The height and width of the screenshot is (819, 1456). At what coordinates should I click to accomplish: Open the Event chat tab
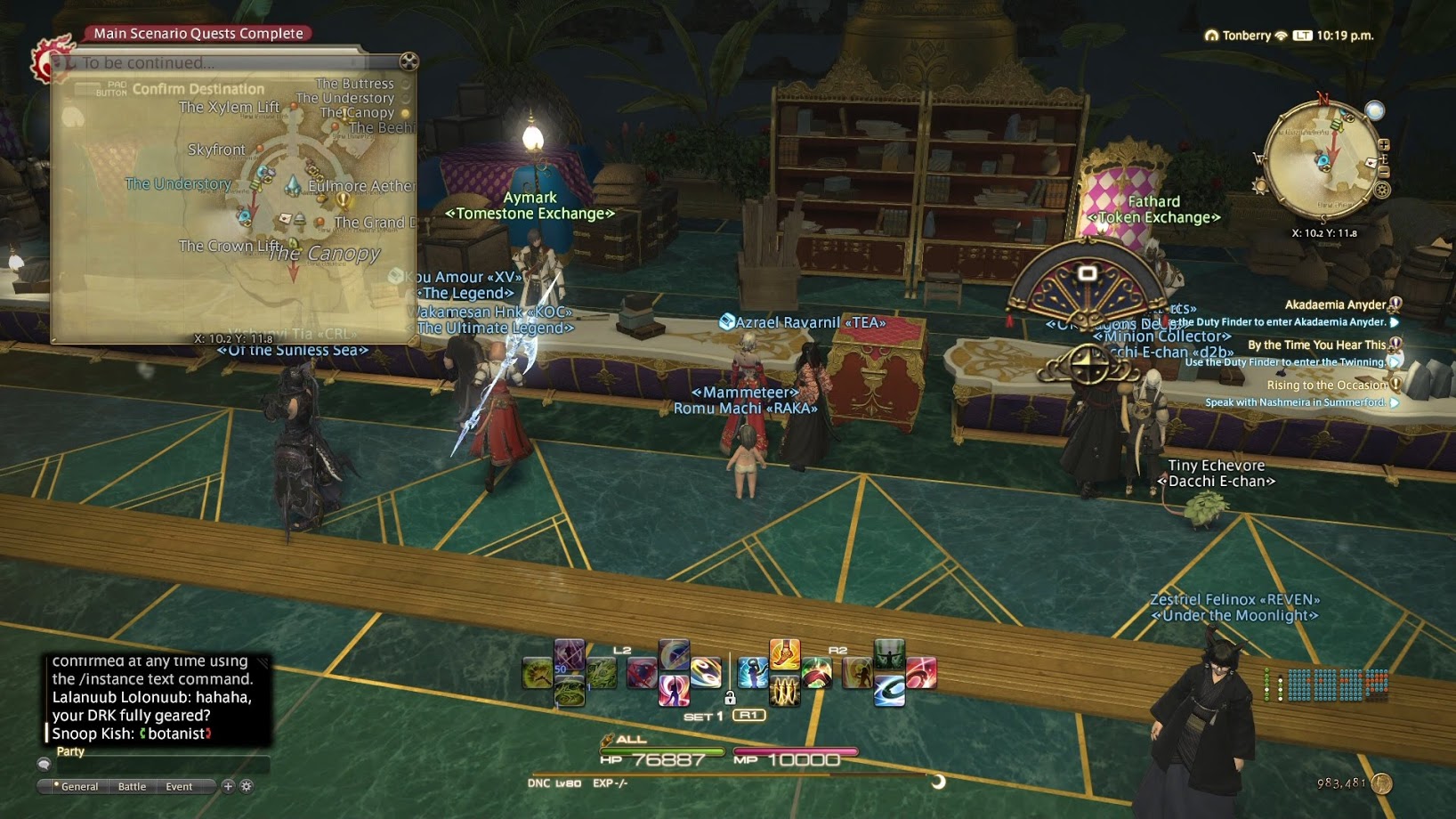179,786
